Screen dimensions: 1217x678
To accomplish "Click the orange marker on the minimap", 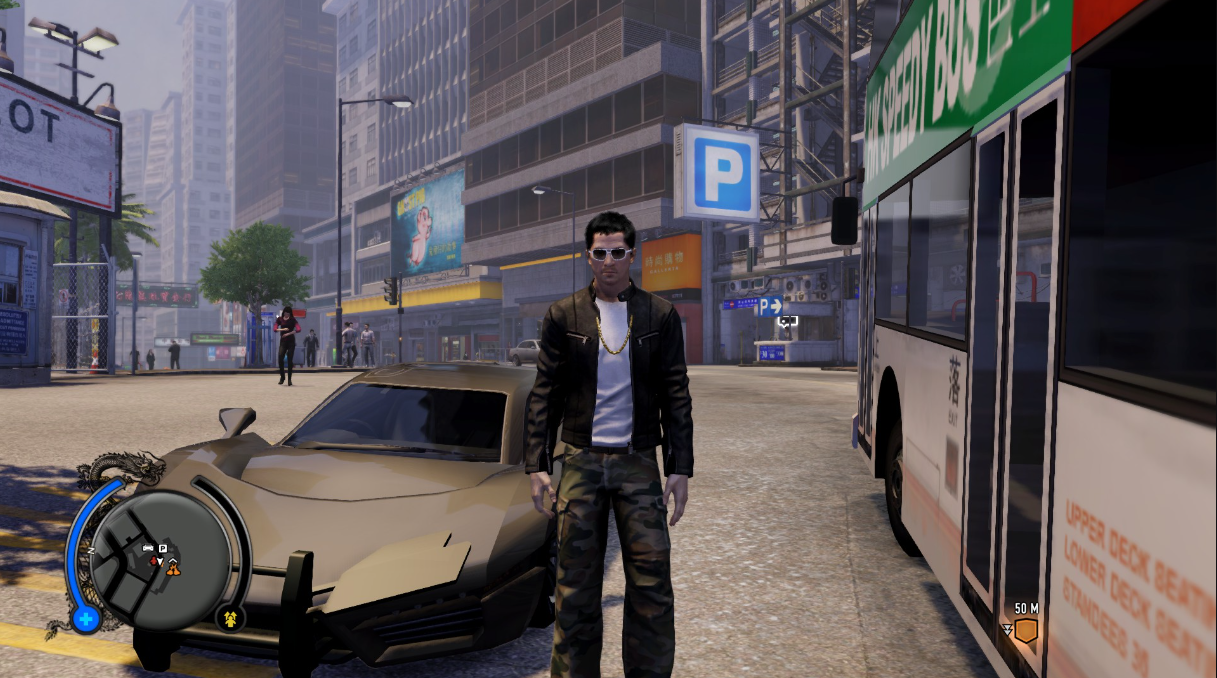I will click(174, 569).
